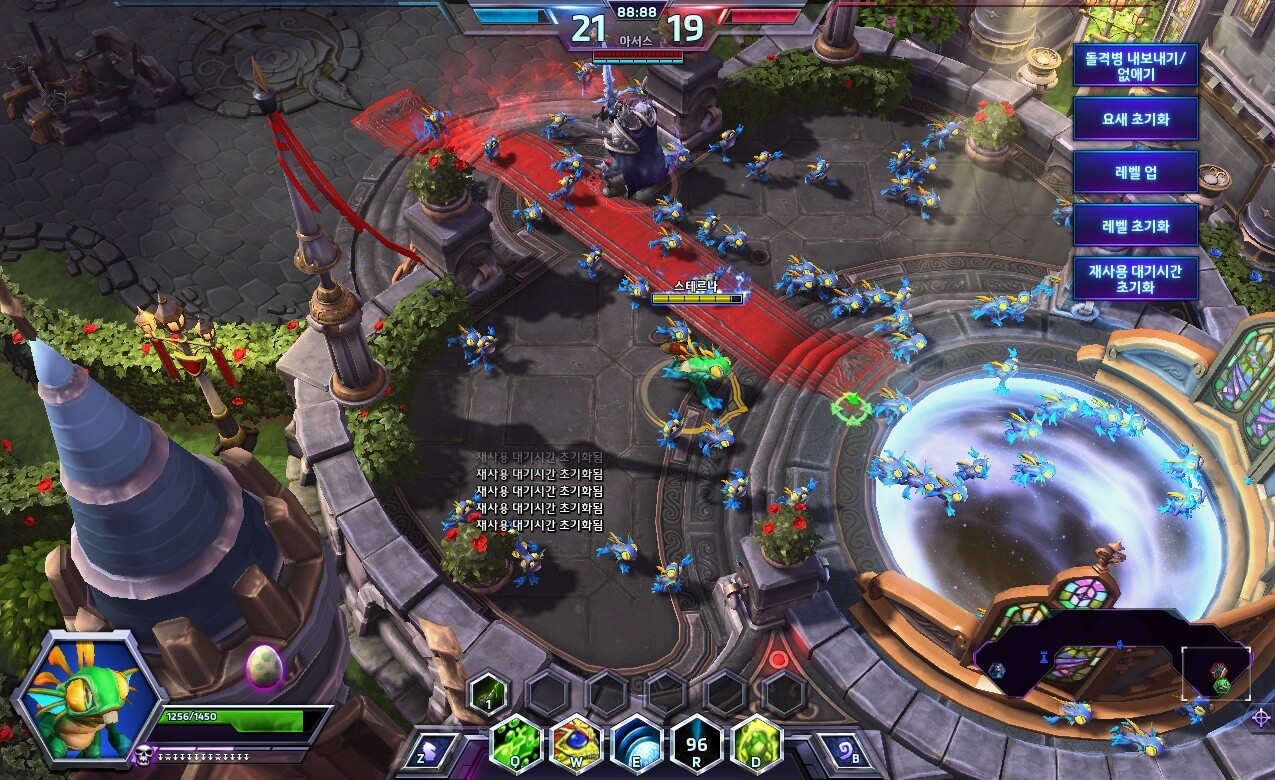The width and height of the screenshot is (1275, 780).
Task: Click the heroic ability on cooldown (R)
Action: pos(697,745)
